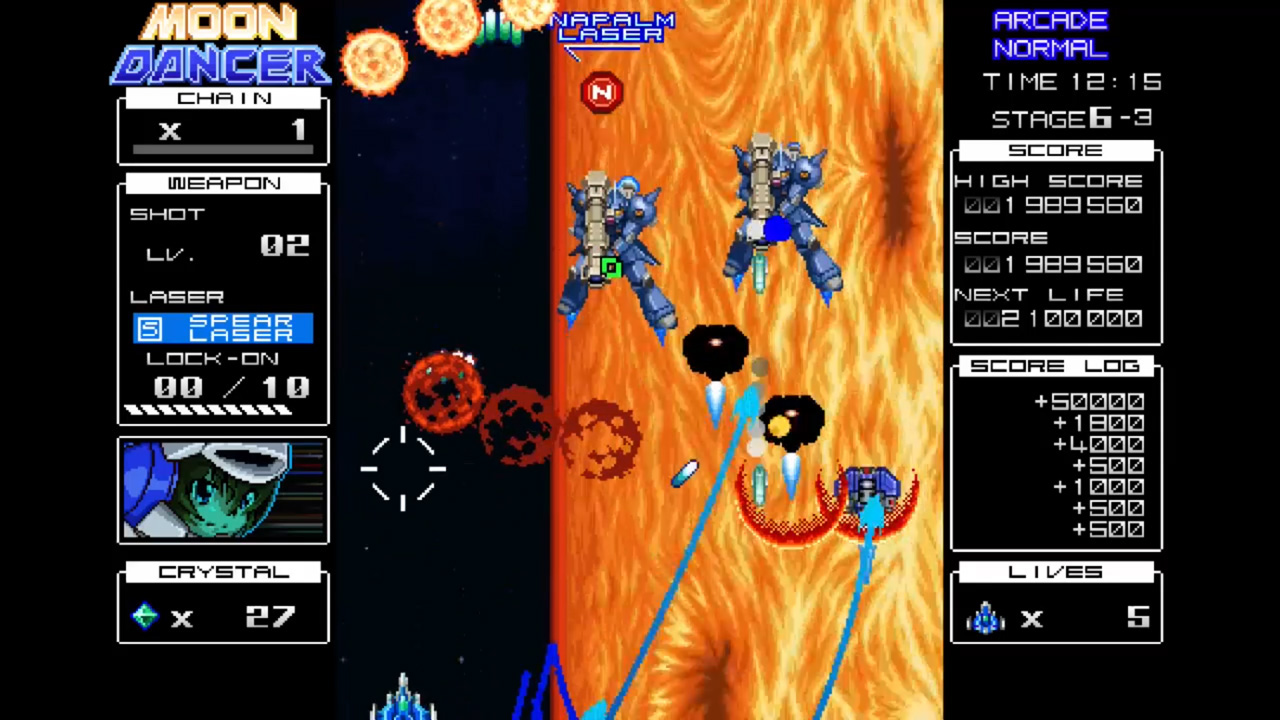Click the +50000 entry in the score log

coord(1088,401)
